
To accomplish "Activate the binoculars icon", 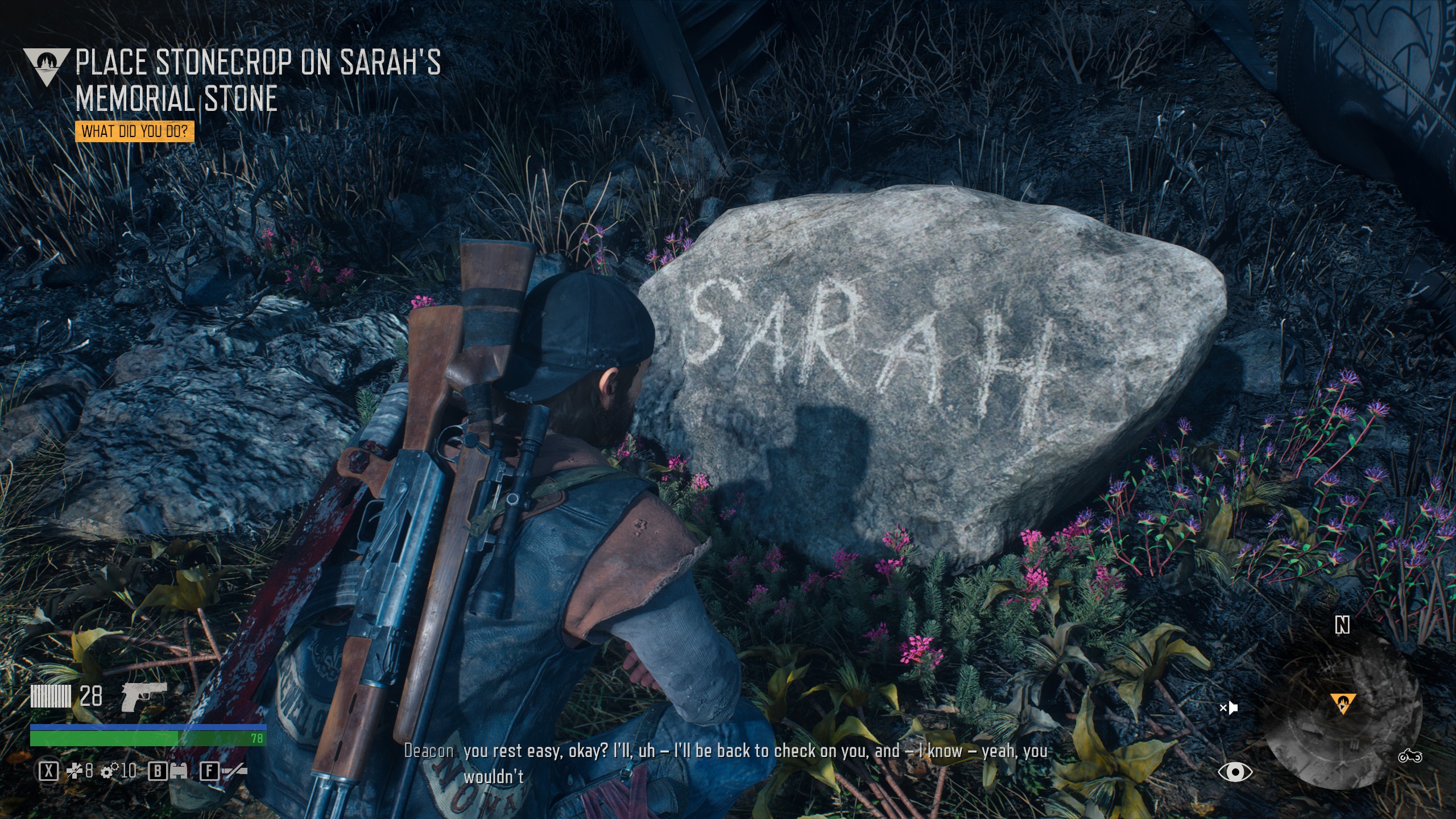I will pyautogui.click(x=178, y=771).
